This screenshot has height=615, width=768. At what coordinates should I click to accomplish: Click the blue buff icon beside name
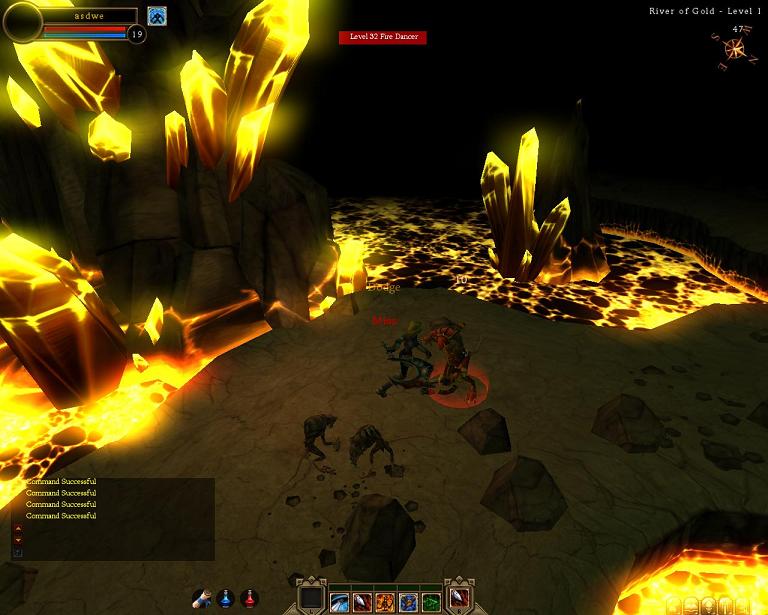[157, 16]
